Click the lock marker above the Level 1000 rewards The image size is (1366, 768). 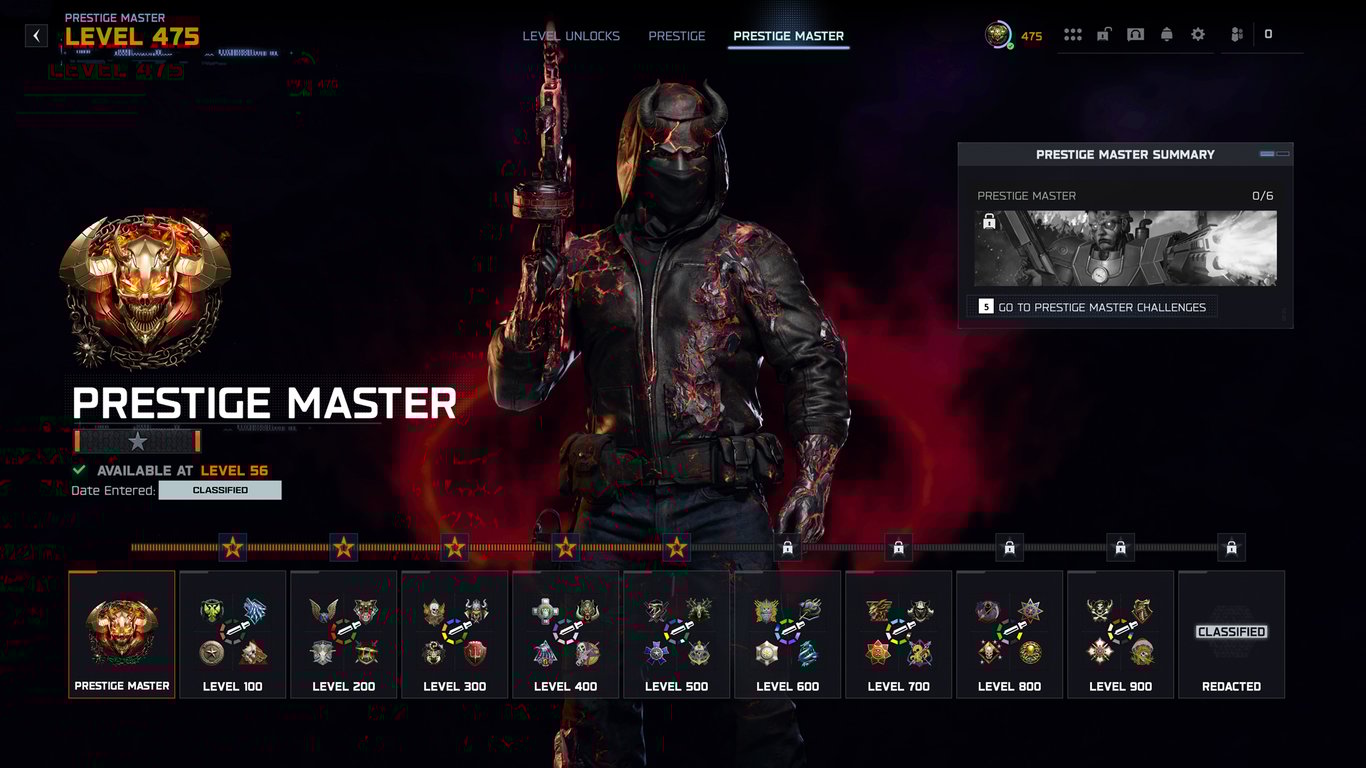1231,547
